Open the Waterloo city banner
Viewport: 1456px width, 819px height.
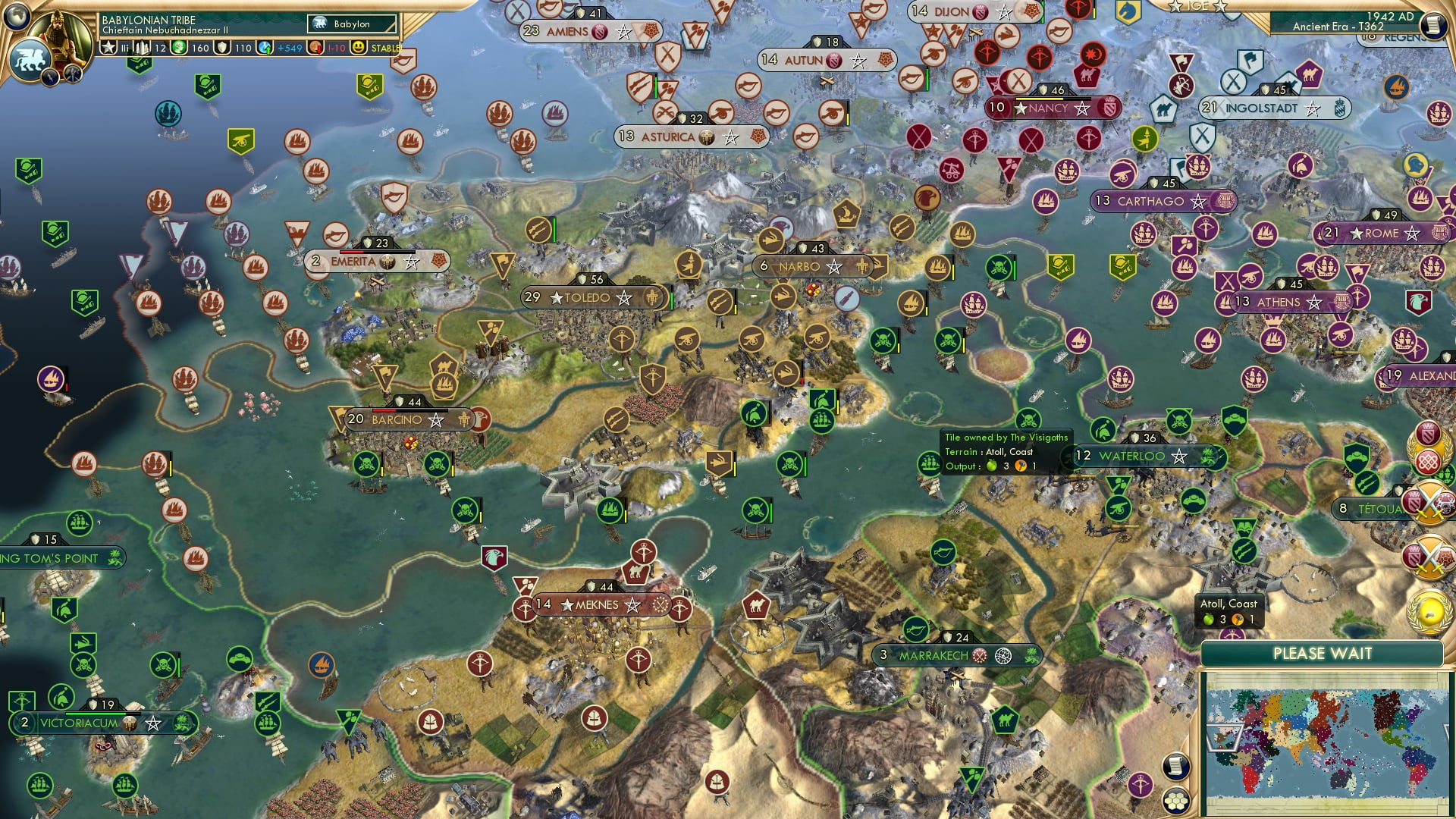point(1136,457)
